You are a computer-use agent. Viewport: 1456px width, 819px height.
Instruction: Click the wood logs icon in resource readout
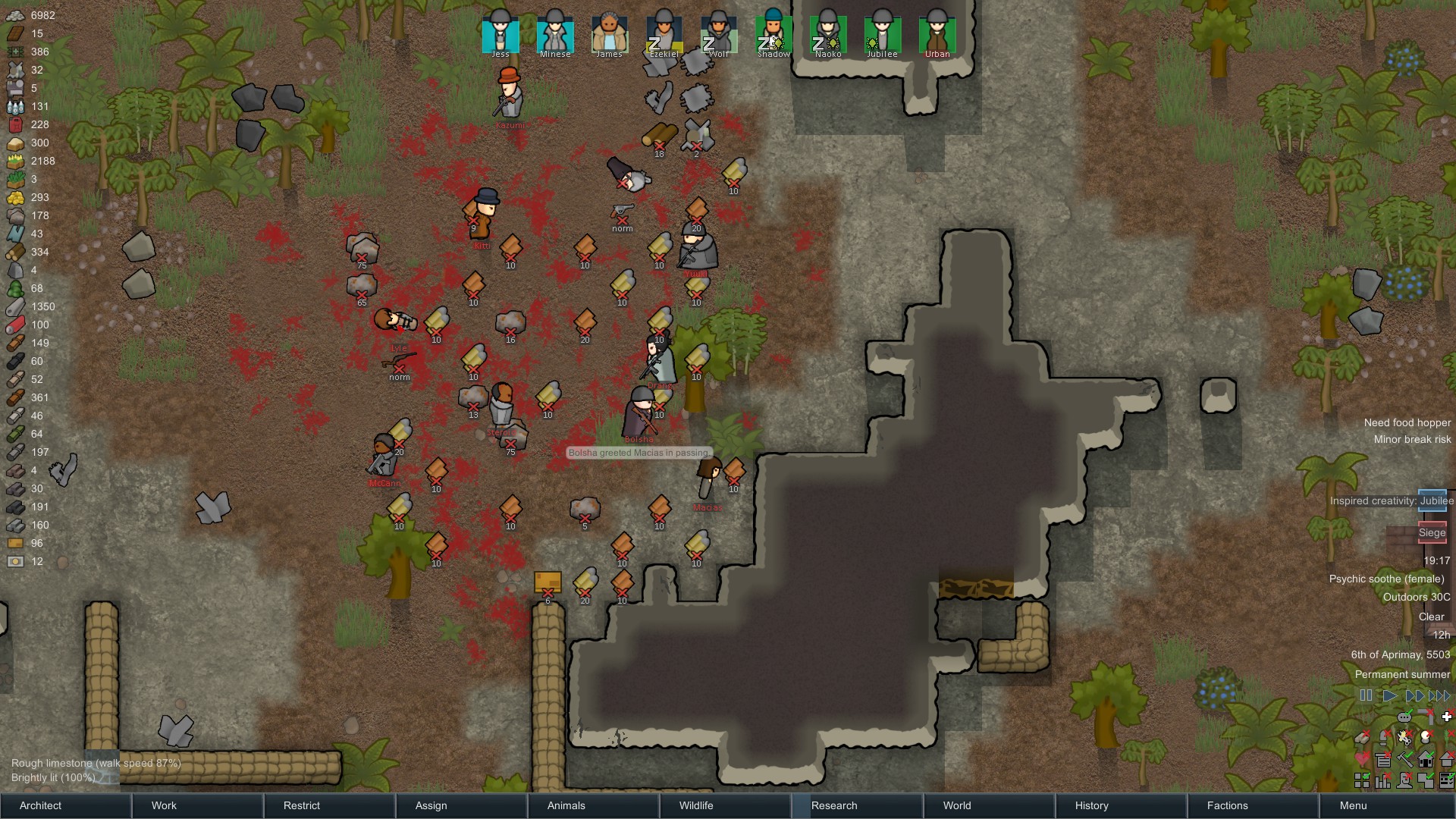(x=15, y=253)
